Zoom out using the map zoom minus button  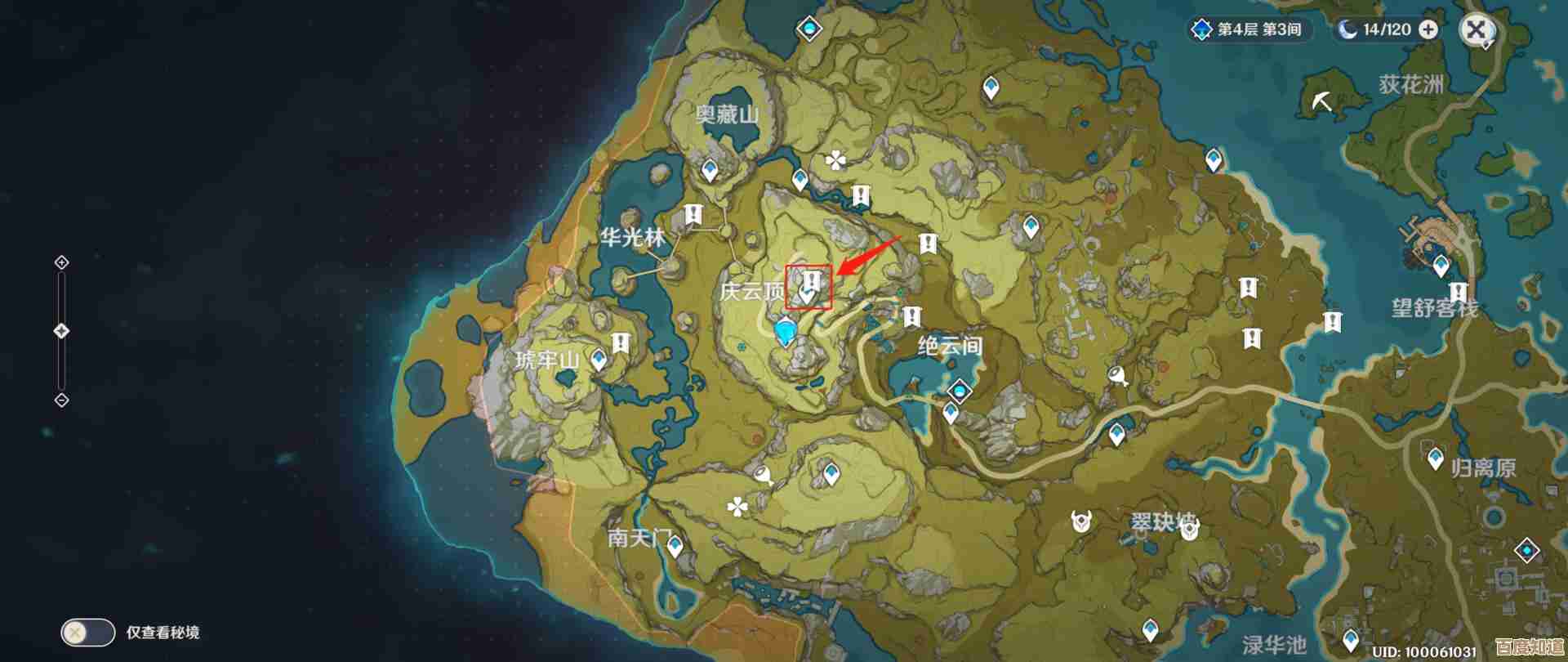(x=61, y=400)
